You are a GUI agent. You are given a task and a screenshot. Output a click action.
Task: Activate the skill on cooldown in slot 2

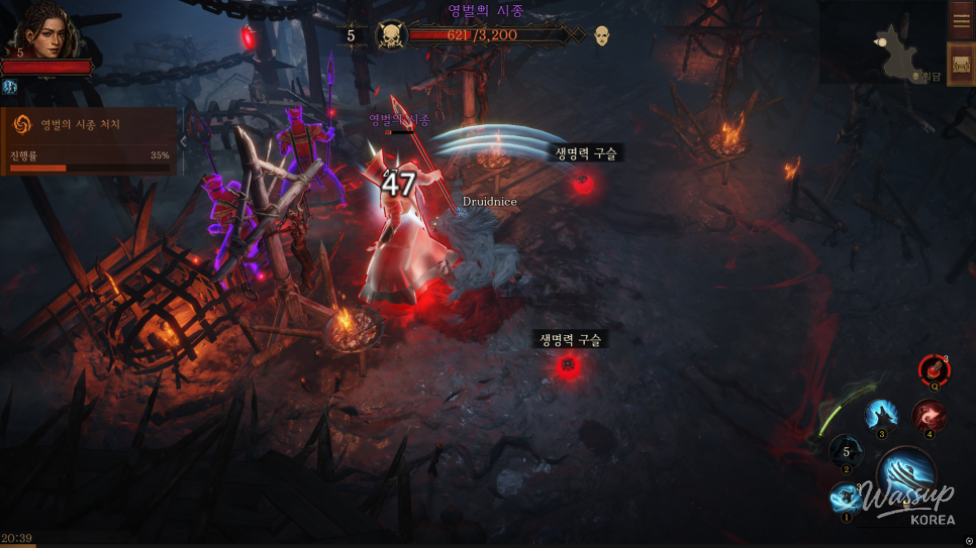pos(846,452)
